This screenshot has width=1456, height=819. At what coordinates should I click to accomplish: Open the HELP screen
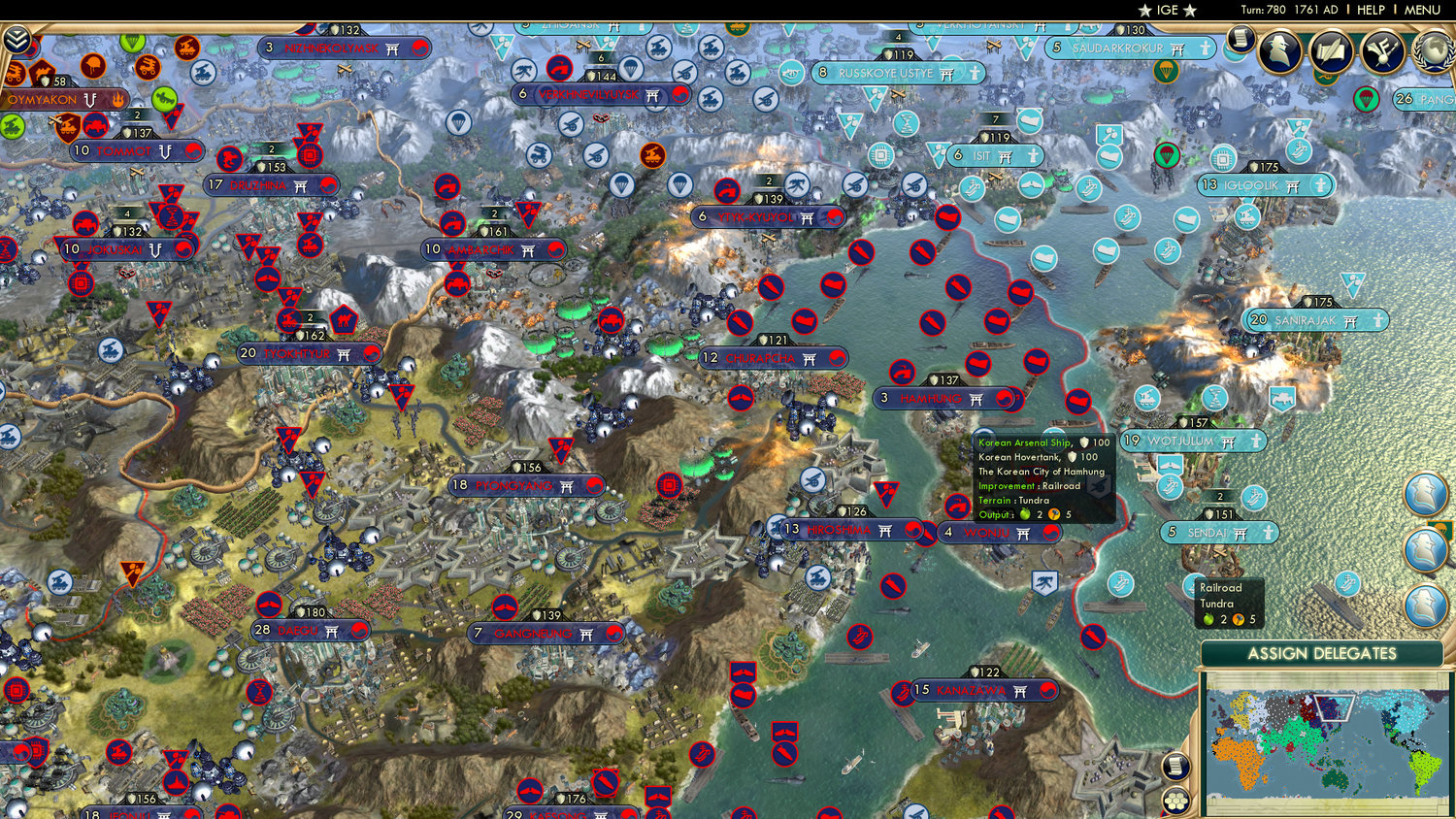coord(1373,10)
